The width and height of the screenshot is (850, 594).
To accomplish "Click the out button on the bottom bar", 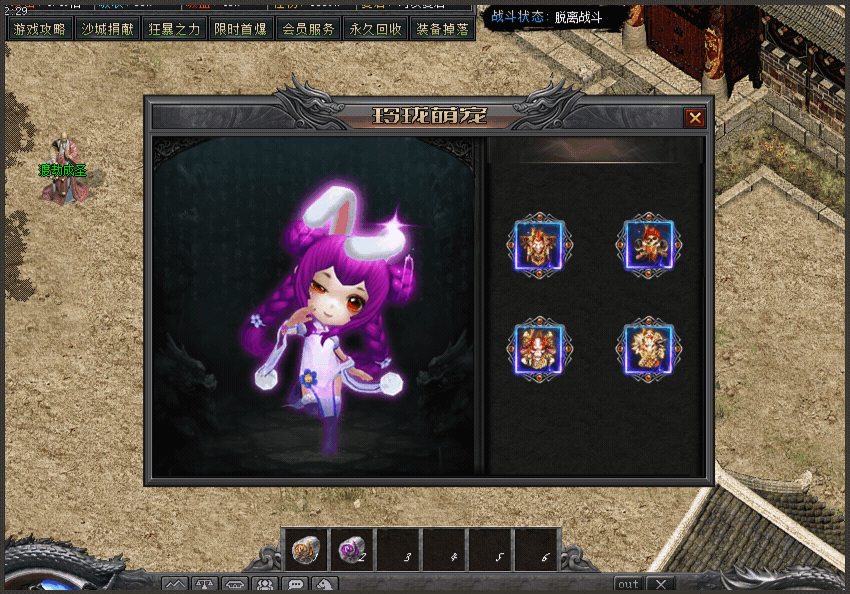I will (x=628, y=584).
